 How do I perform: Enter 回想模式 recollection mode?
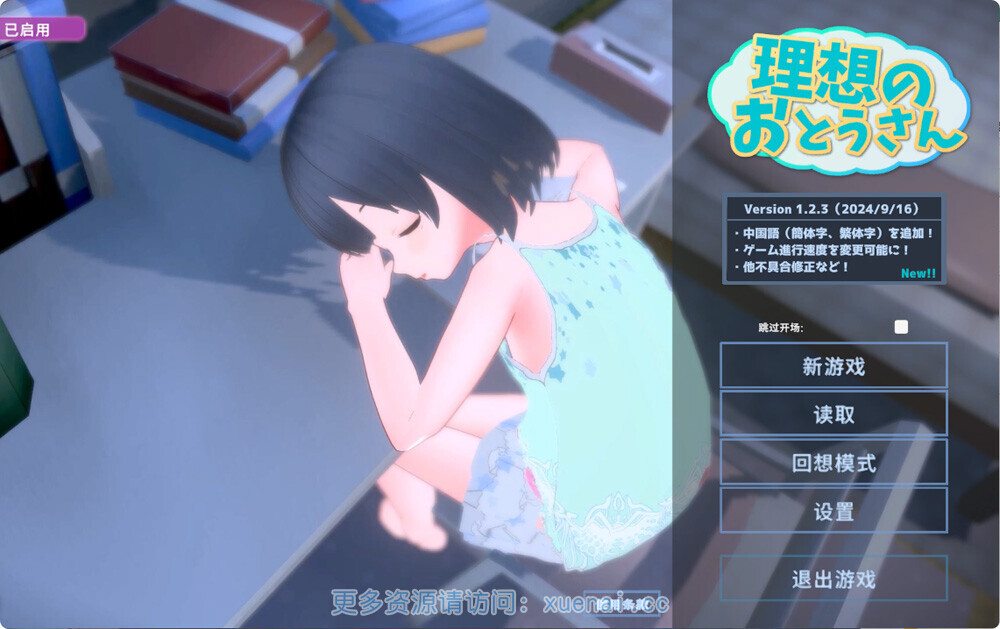point(833,463)
